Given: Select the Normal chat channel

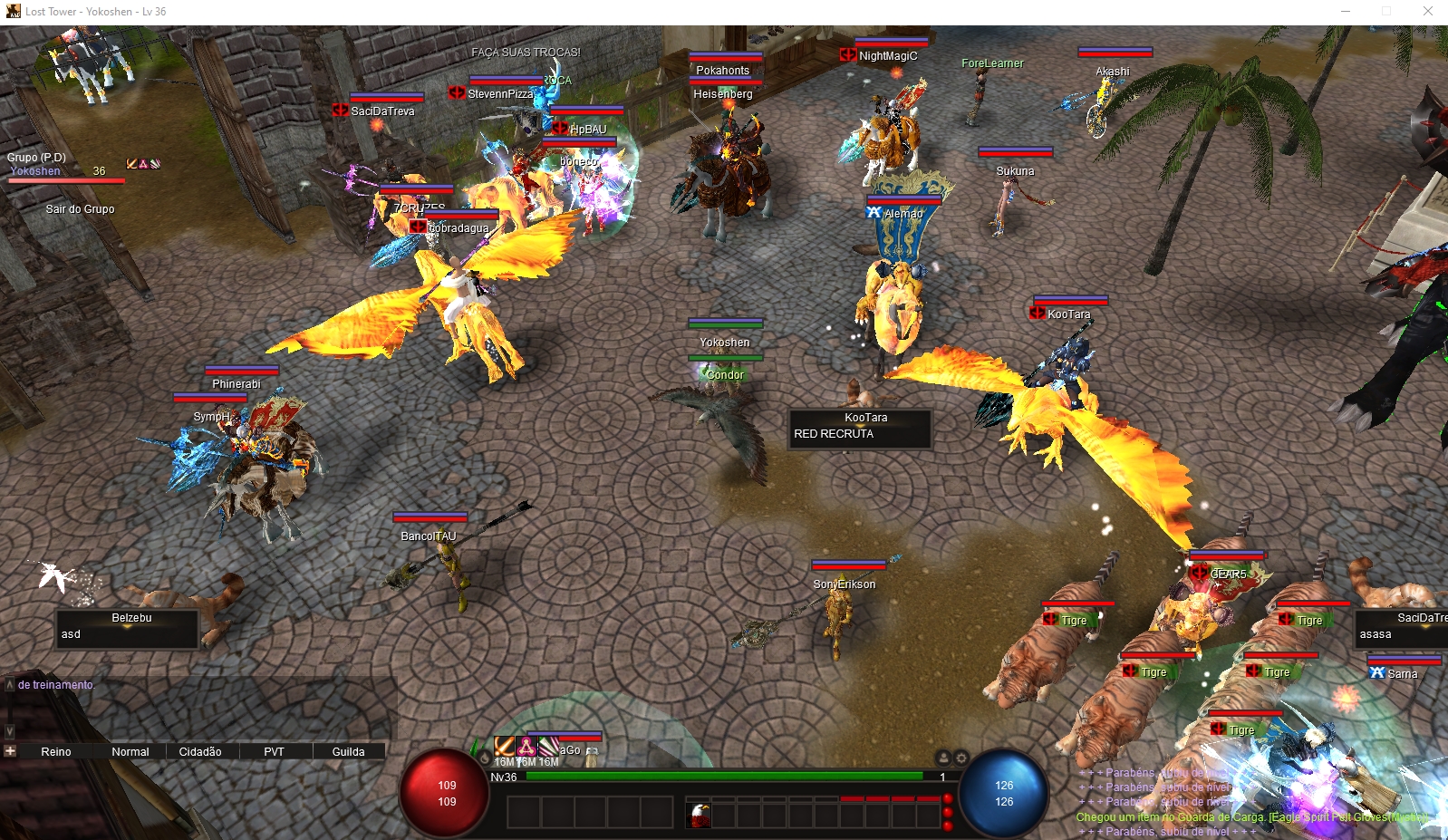Looking at the screenshot, I should (130, 751).
